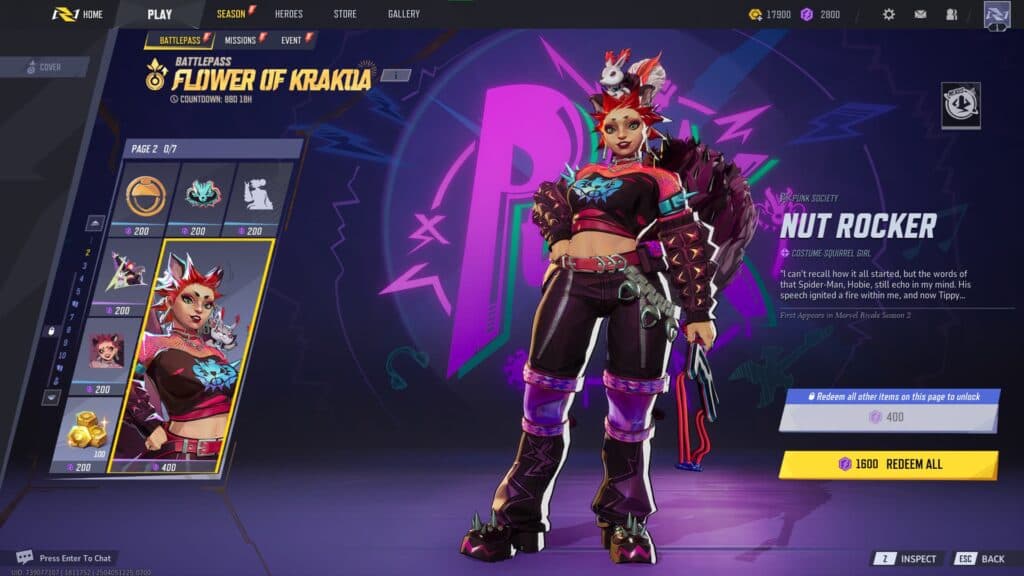
Task: Click the Back button
Action: pos(980,559)
